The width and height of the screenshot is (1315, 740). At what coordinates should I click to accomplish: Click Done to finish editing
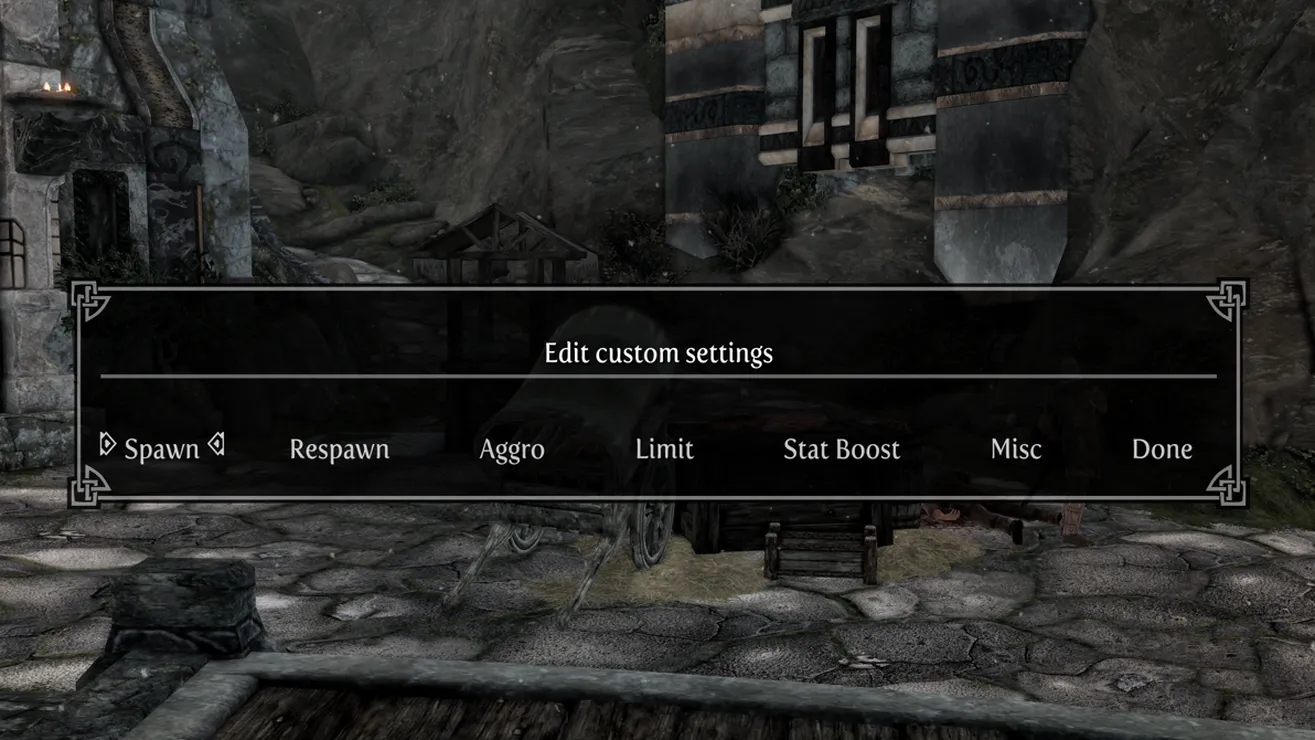click(x=1161, y=449)
